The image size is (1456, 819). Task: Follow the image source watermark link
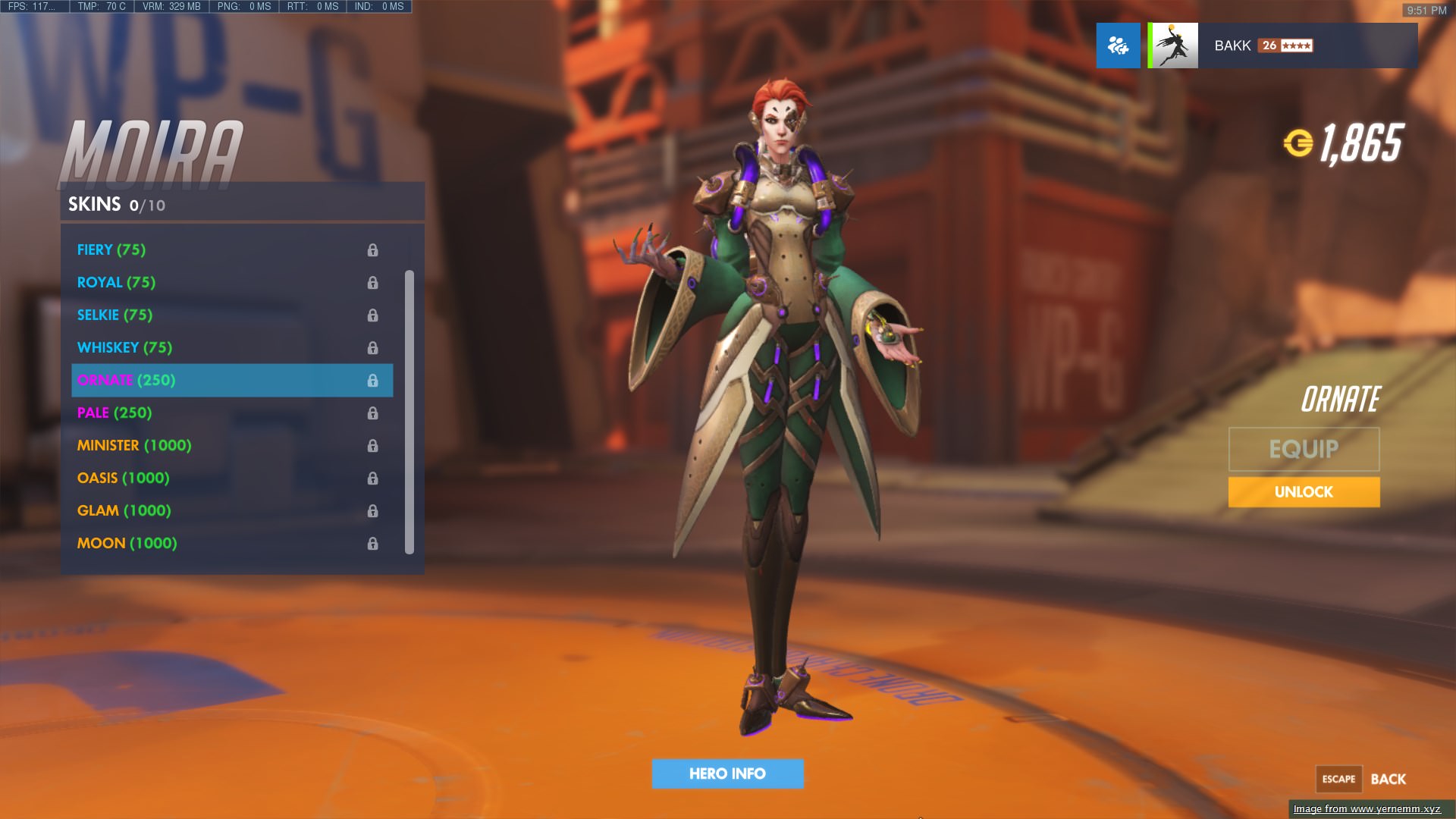pos(1367,809)
